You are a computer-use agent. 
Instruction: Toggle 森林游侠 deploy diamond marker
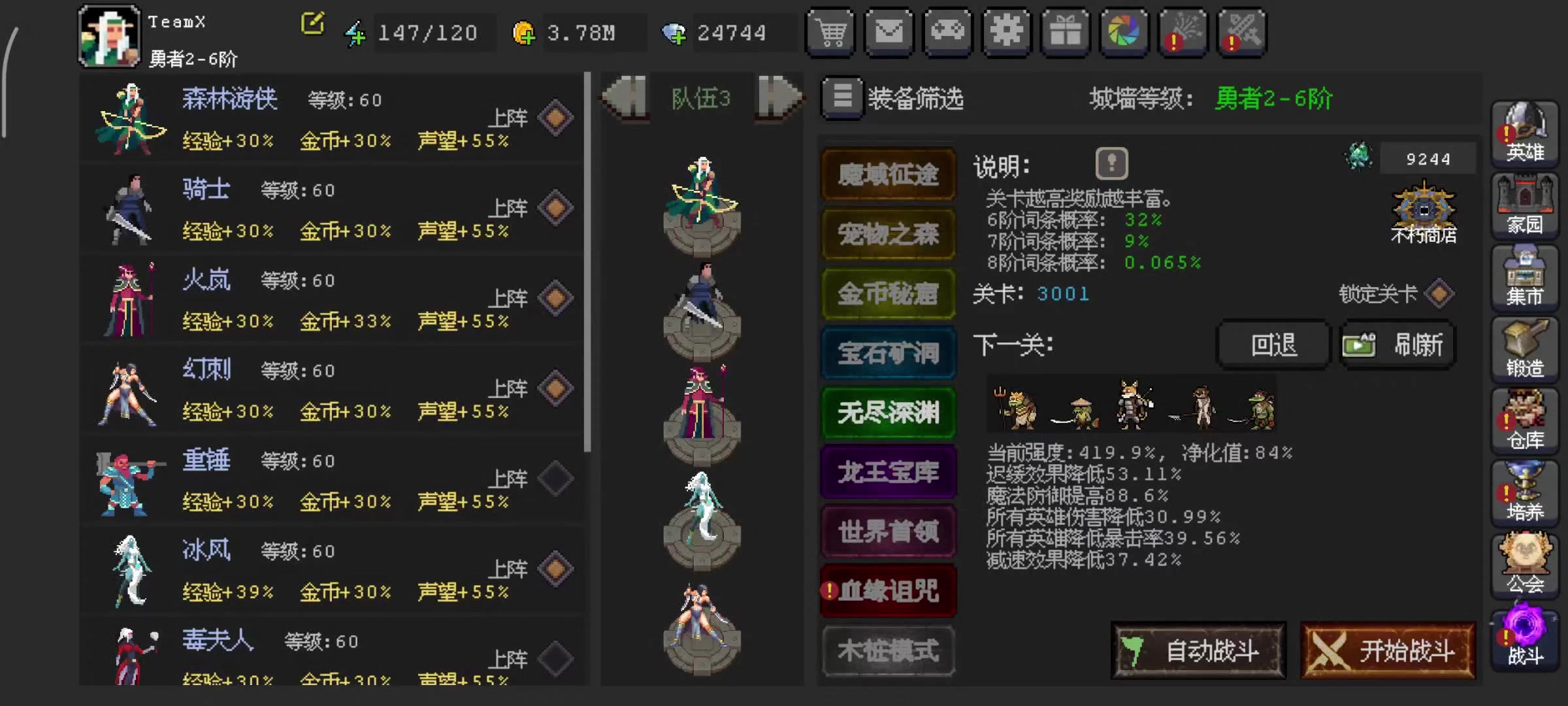point(554,116)
